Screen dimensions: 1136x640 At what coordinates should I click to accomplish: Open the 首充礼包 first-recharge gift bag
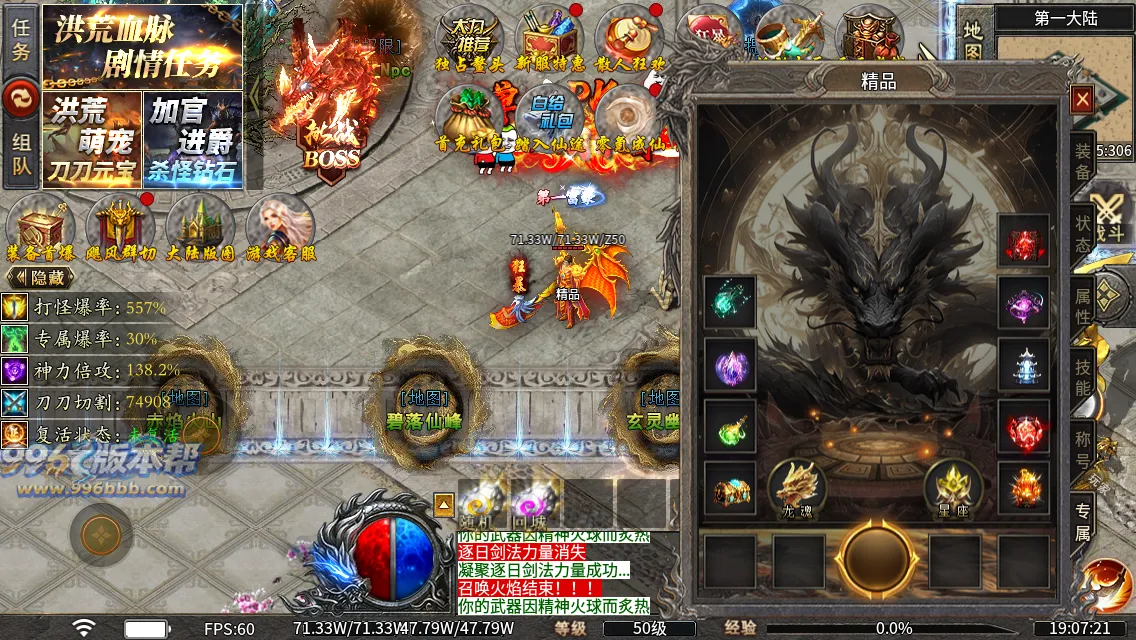[469, 118]
